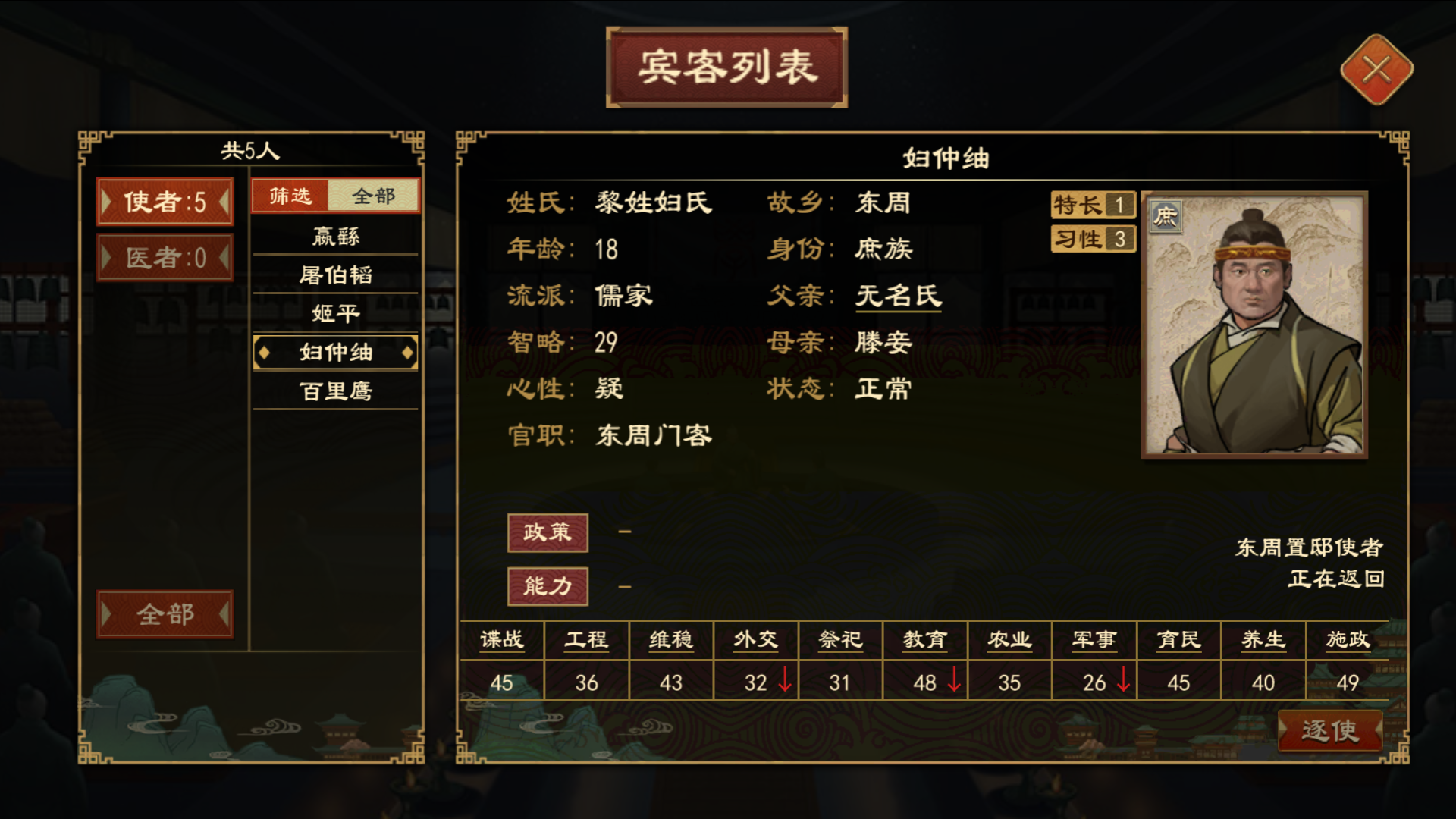Click the red down arrow beside 外交 stat
The height and width of the screenshot is (819, 1456).
(784, 681)
